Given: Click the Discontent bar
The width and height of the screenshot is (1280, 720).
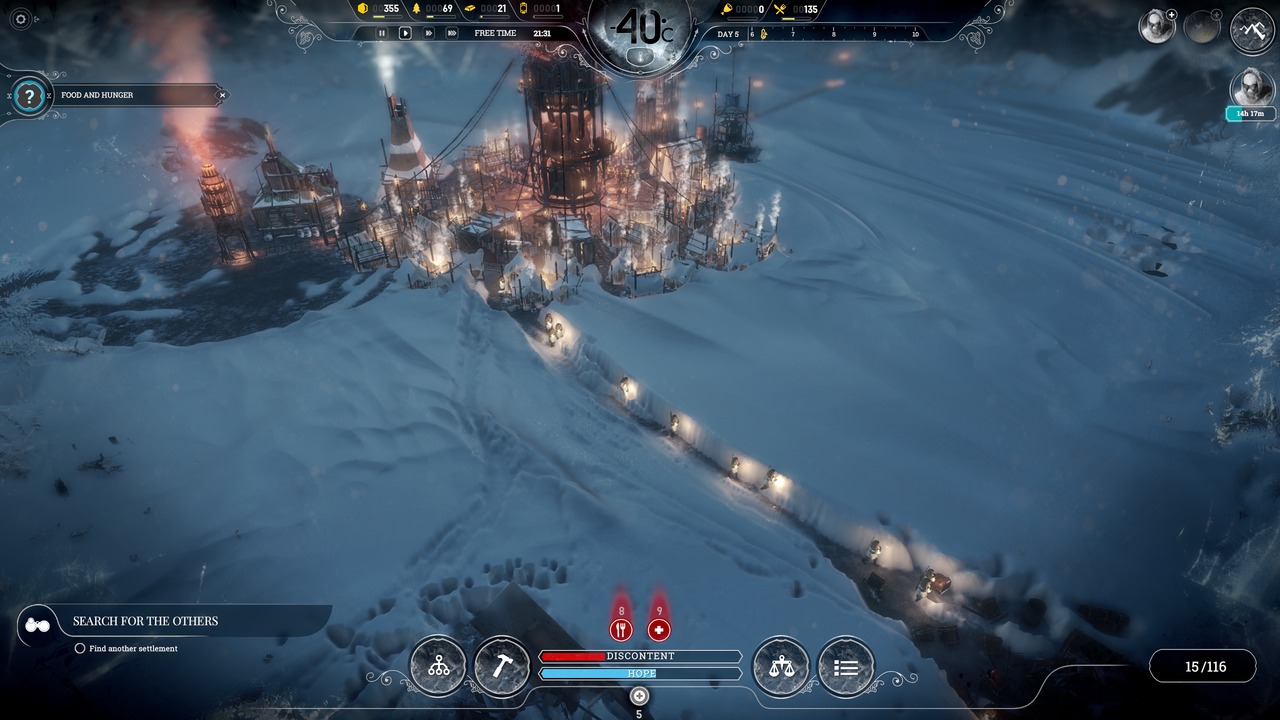Looking at the screenshot, I should pos(640,656).
